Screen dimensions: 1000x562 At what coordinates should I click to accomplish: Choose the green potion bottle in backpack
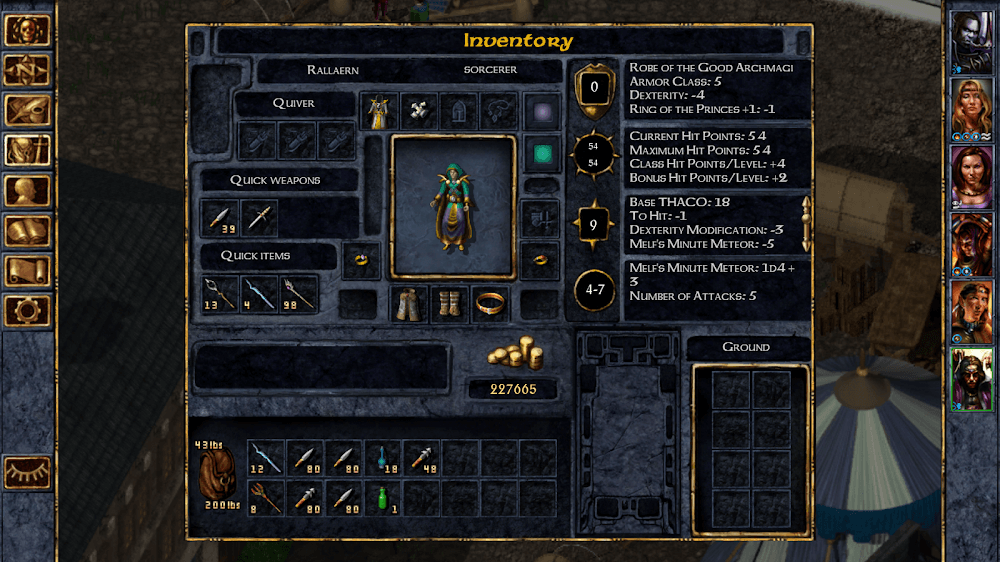point(381,497)
